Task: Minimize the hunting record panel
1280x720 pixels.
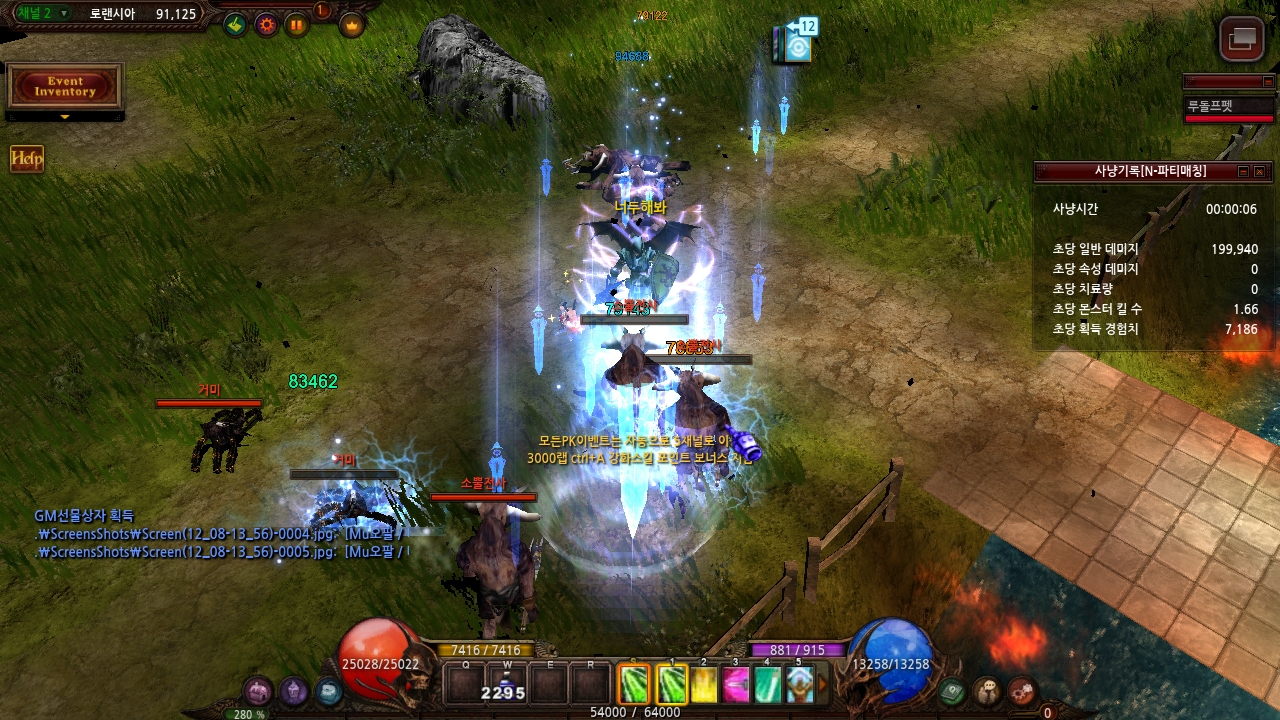Action: (x=1243, y=172)
